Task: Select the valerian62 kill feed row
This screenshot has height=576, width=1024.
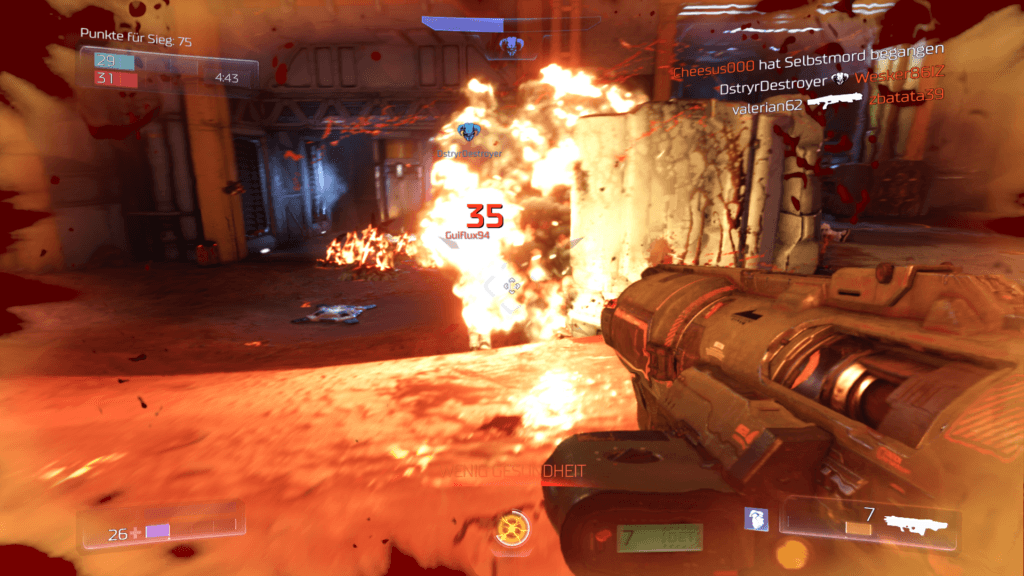Action: click(838, 105)
